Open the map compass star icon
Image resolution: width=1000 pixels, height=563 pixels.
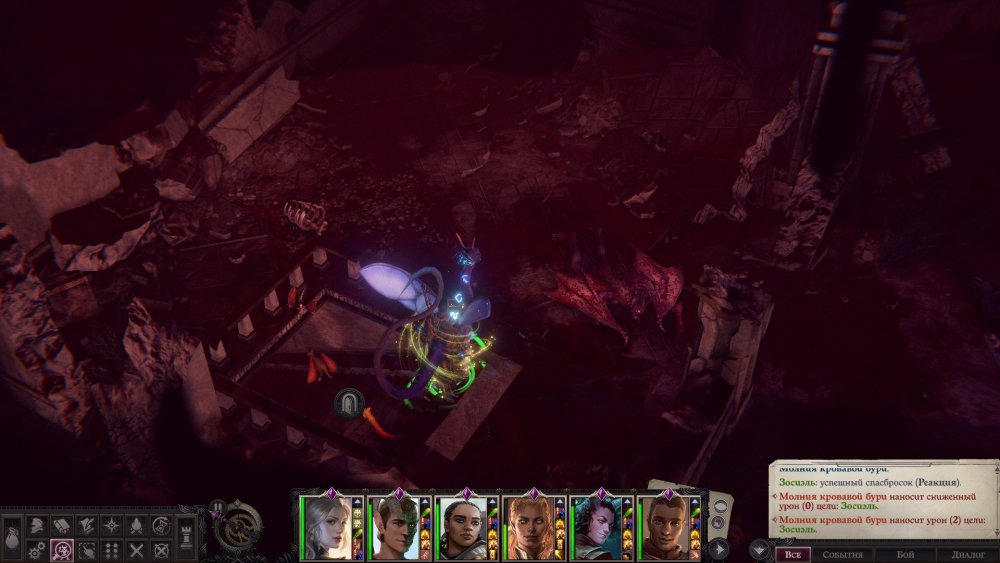pos(111,525)
